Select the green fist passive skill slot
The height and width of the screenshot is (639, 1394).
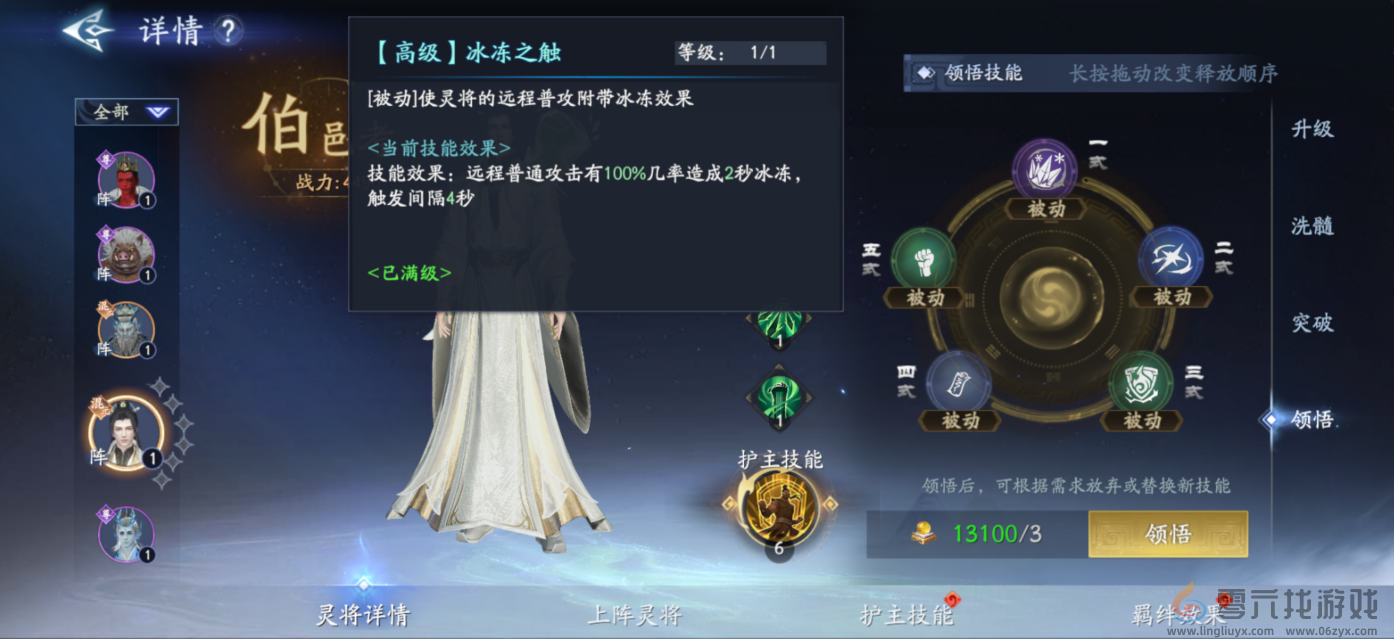click(923, 260)
